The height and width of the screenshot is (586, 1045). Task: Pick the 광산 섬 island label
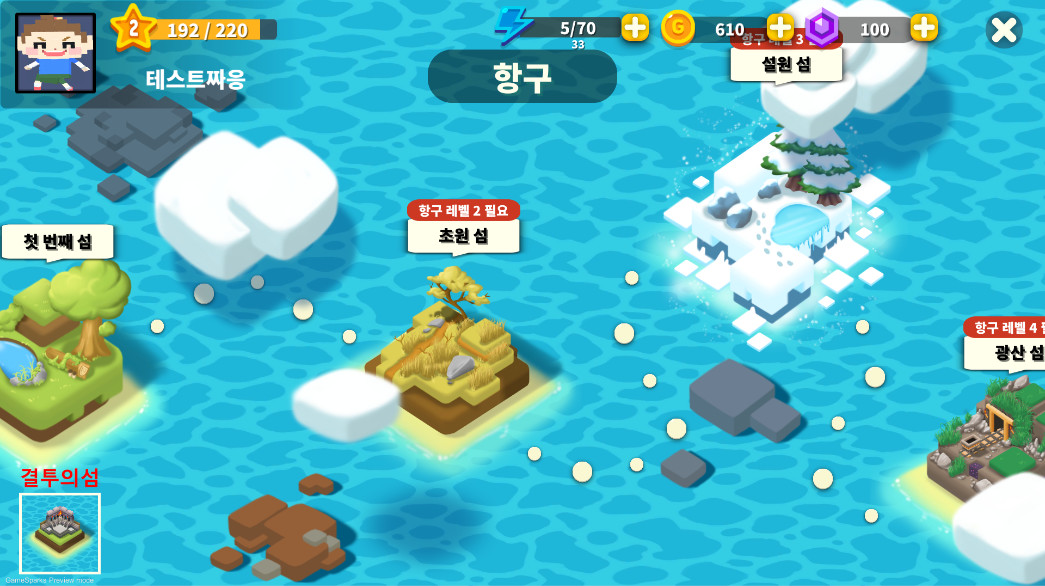click(1010, 351)
